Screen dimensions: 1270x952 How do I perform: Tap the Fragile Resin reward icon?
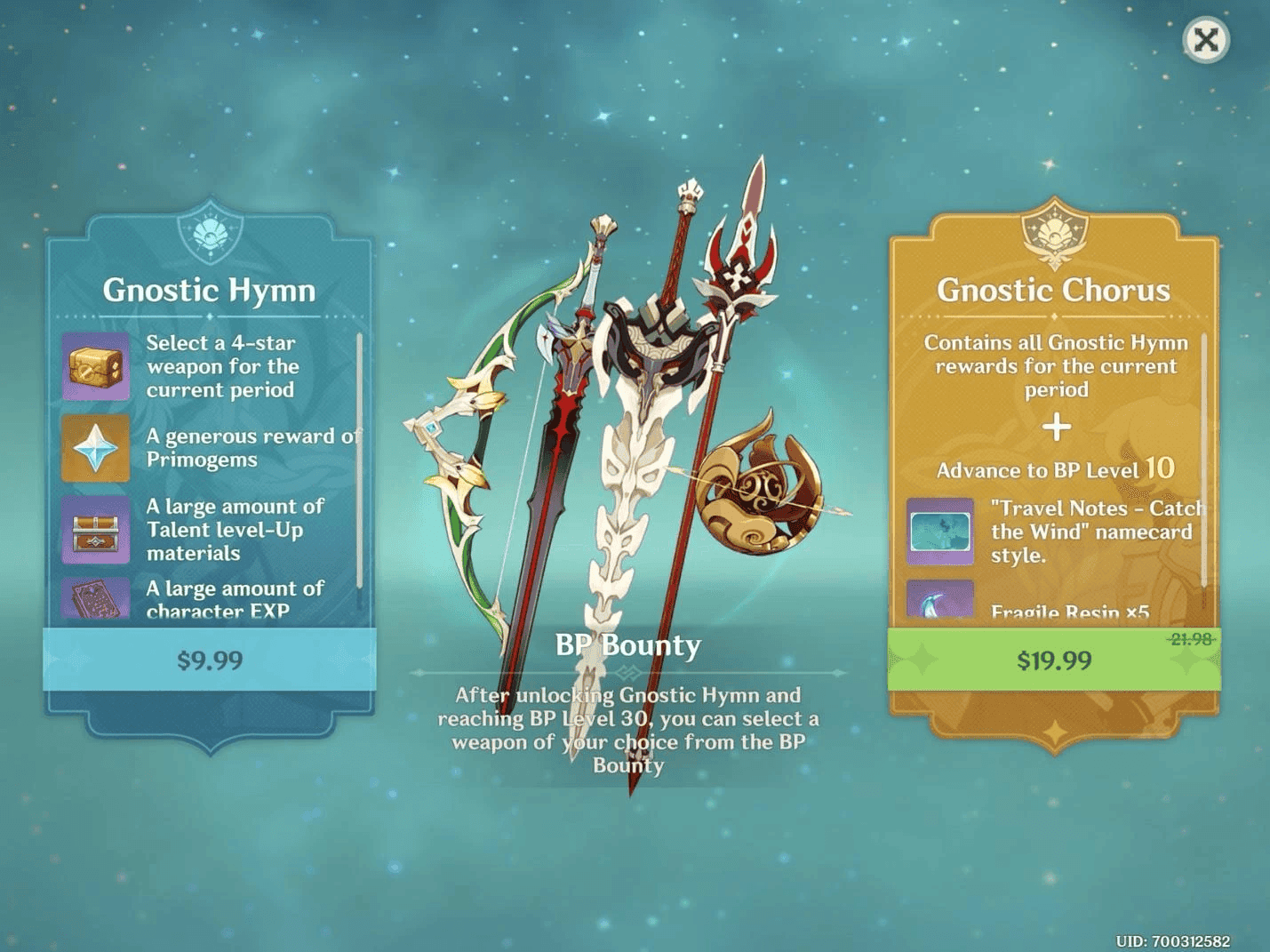pyautogui.click(x=940, y=601)
